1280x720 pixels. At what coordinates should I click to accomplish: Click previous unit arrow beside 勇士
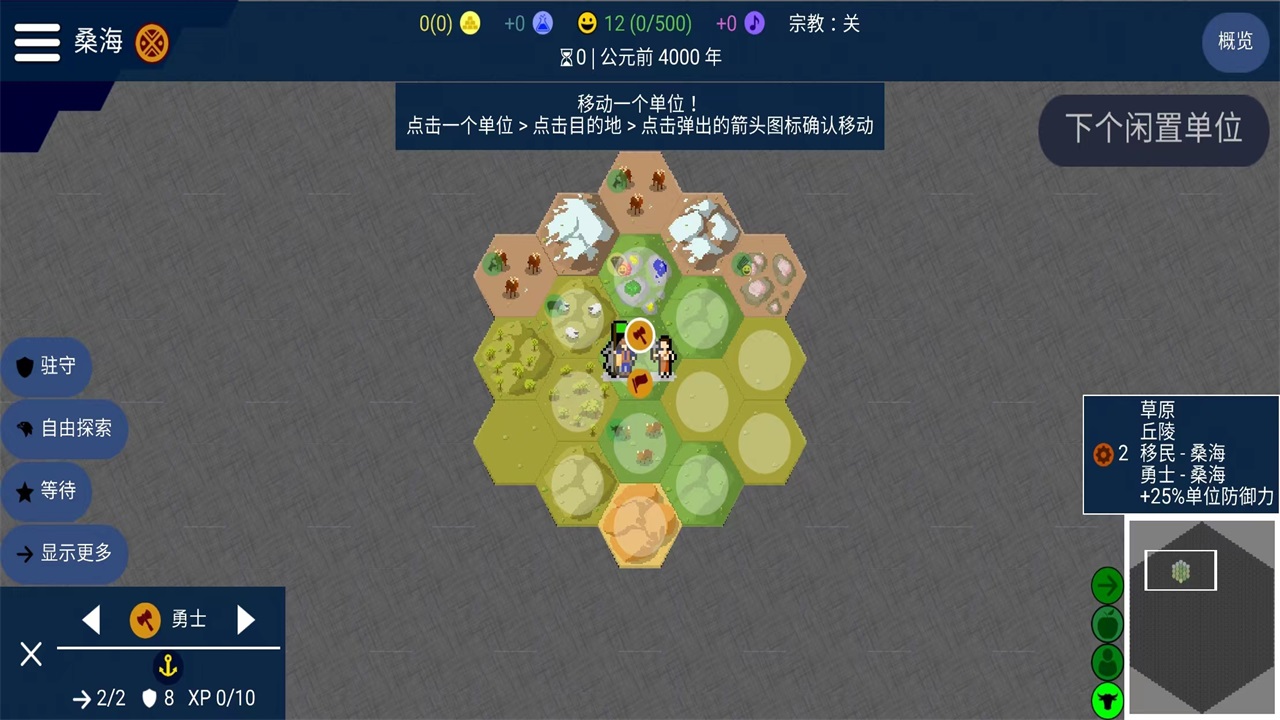pos(91,620)
